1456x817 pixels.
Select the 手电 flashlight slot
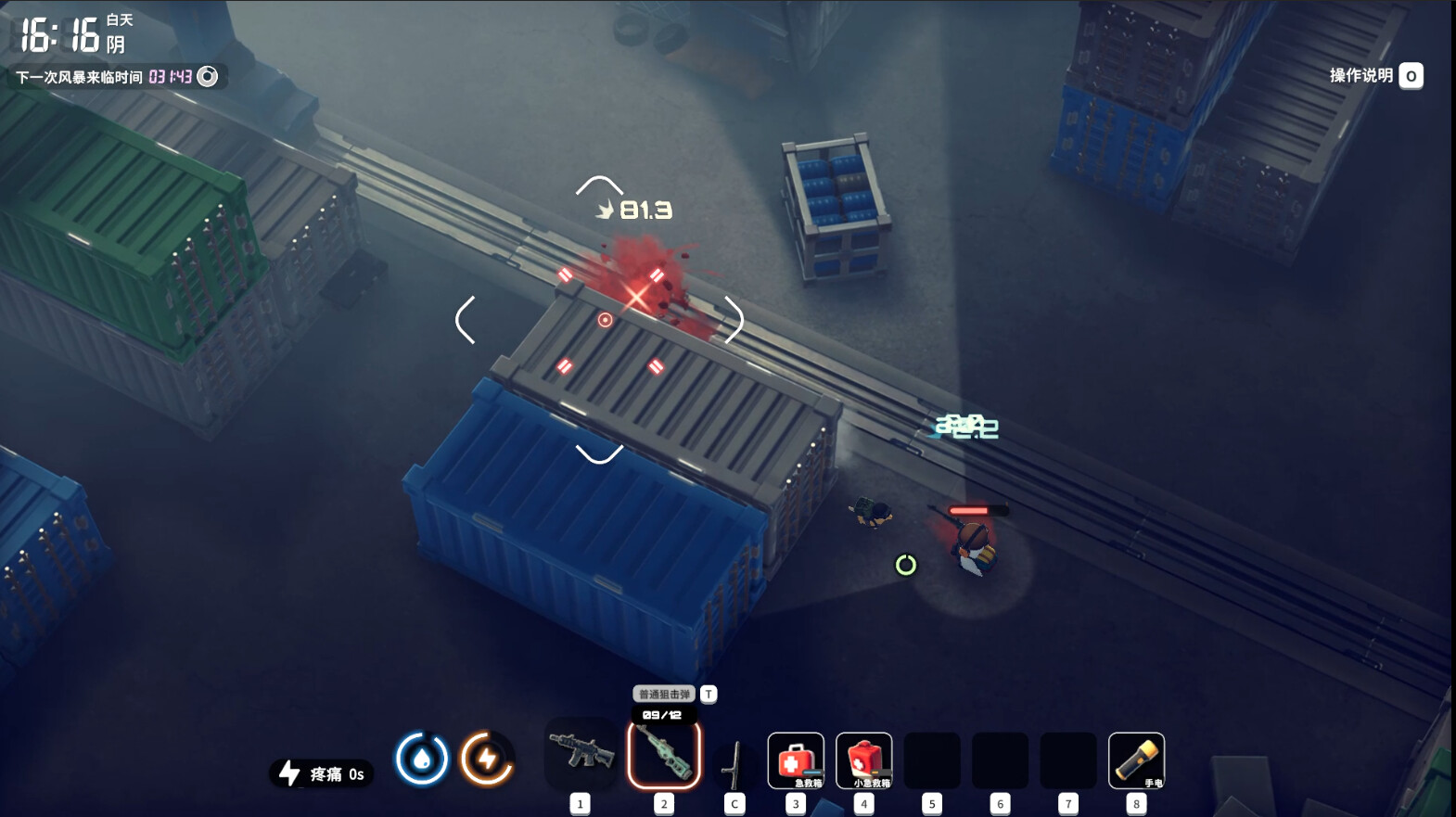tap(1136, 760)
